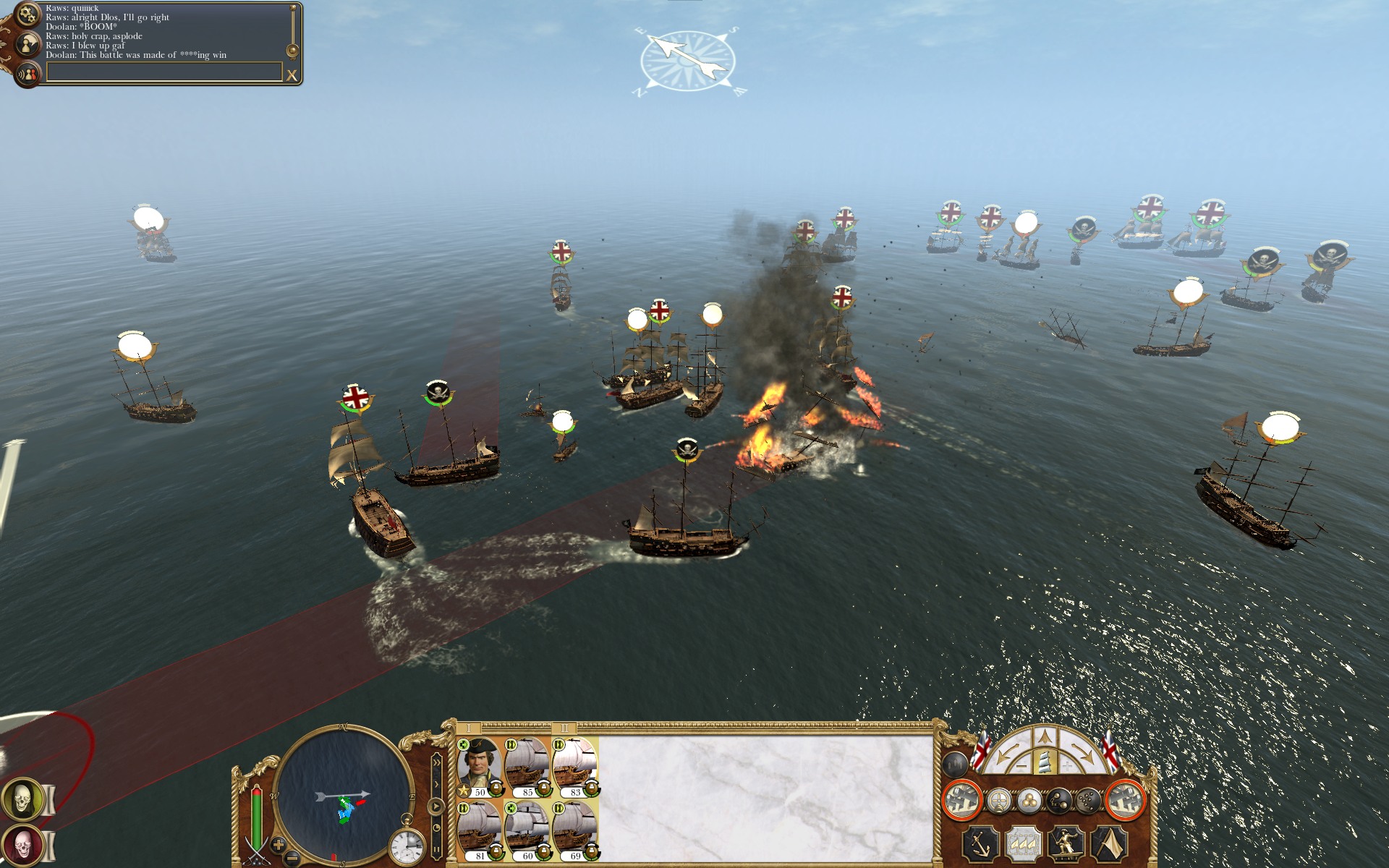The image size is (1389, 868).
Task: Close the chat window
Action: [x=292, y=75]
